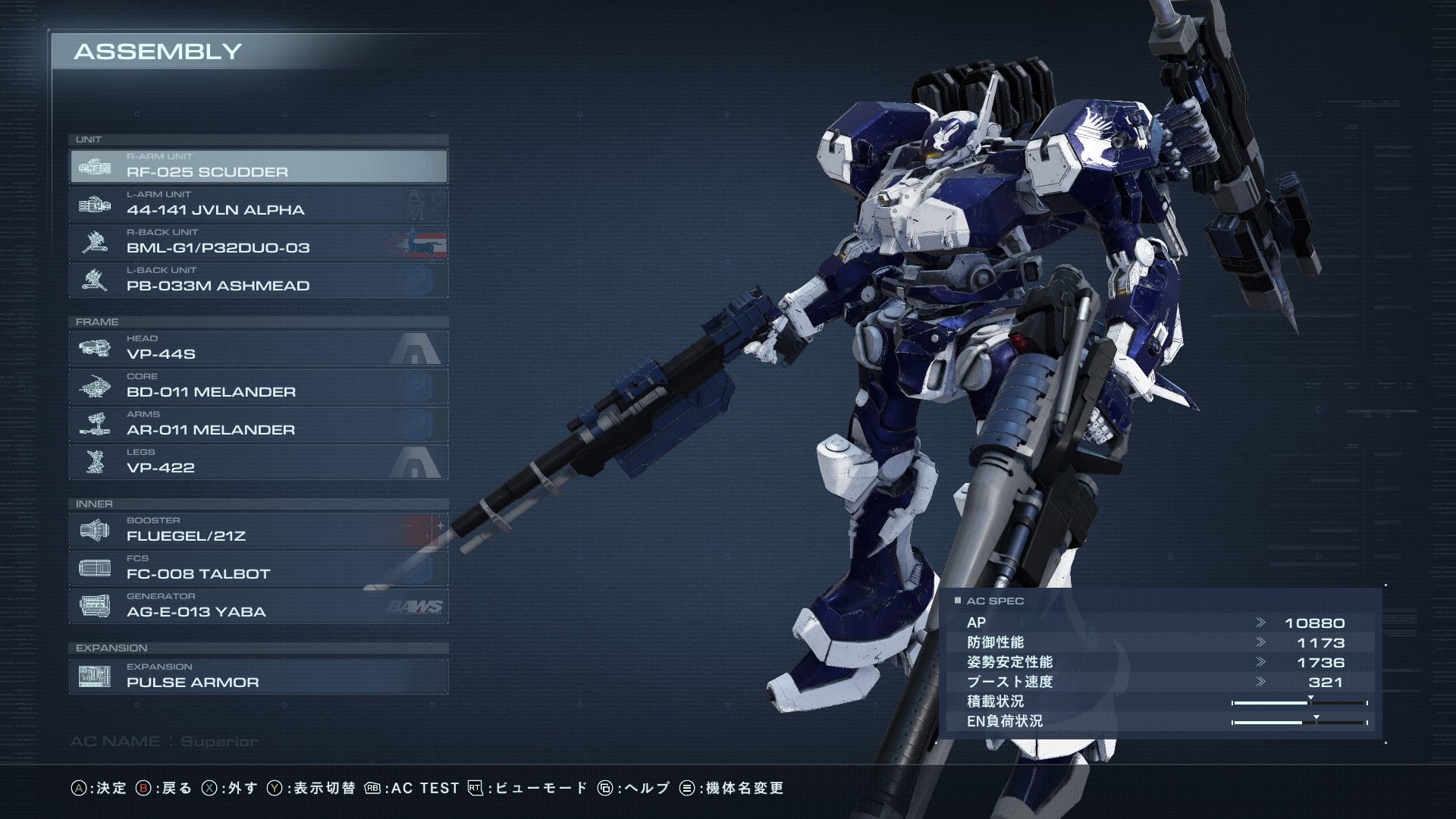The width and height of the screenshot is (1456, 819).
Task: Select the AR-011 MELANDER arms slot
Action: [258, 424]
